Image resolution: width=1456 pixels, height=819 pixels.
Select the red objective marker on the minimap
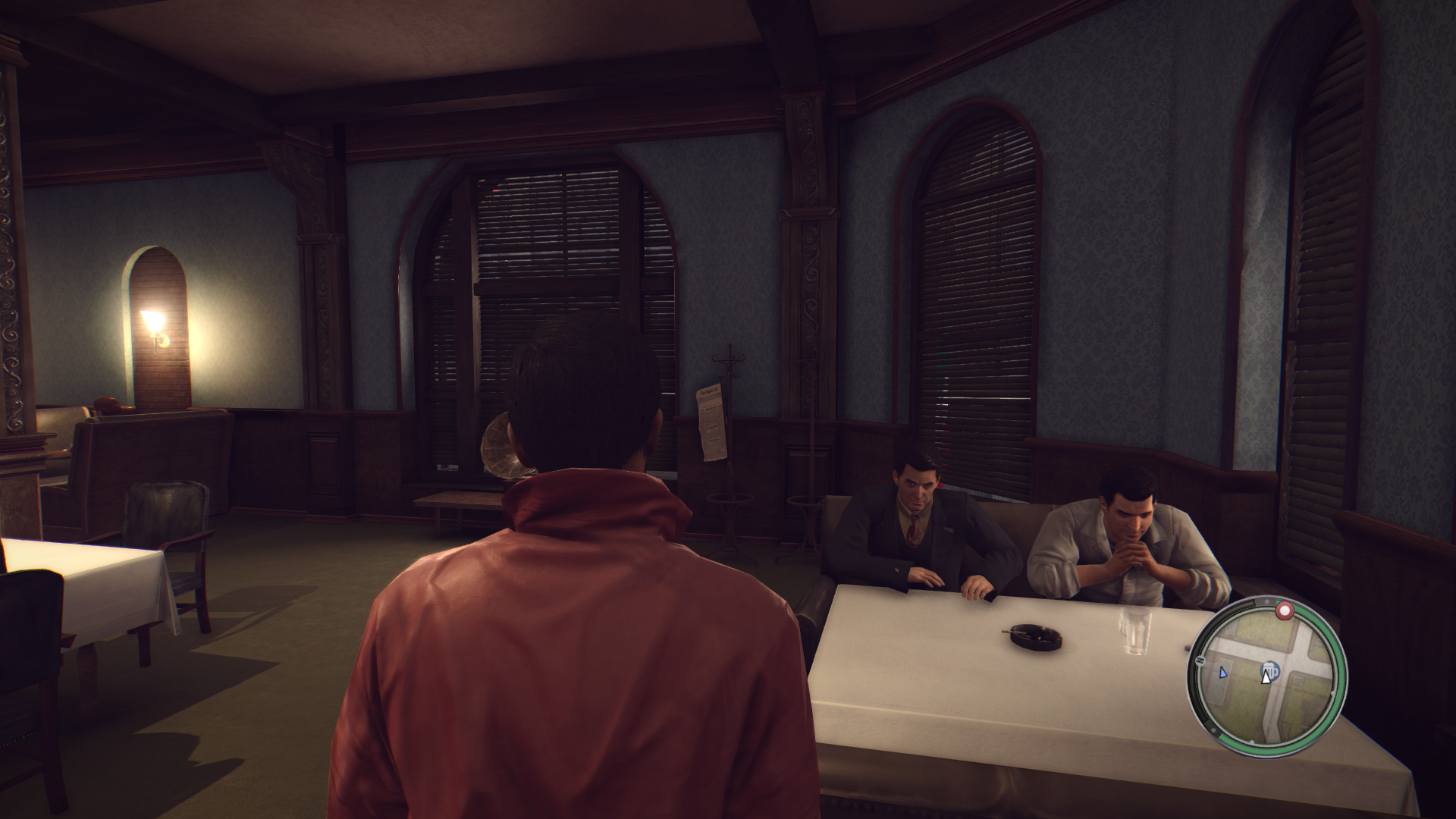[x=1284, y=610]
